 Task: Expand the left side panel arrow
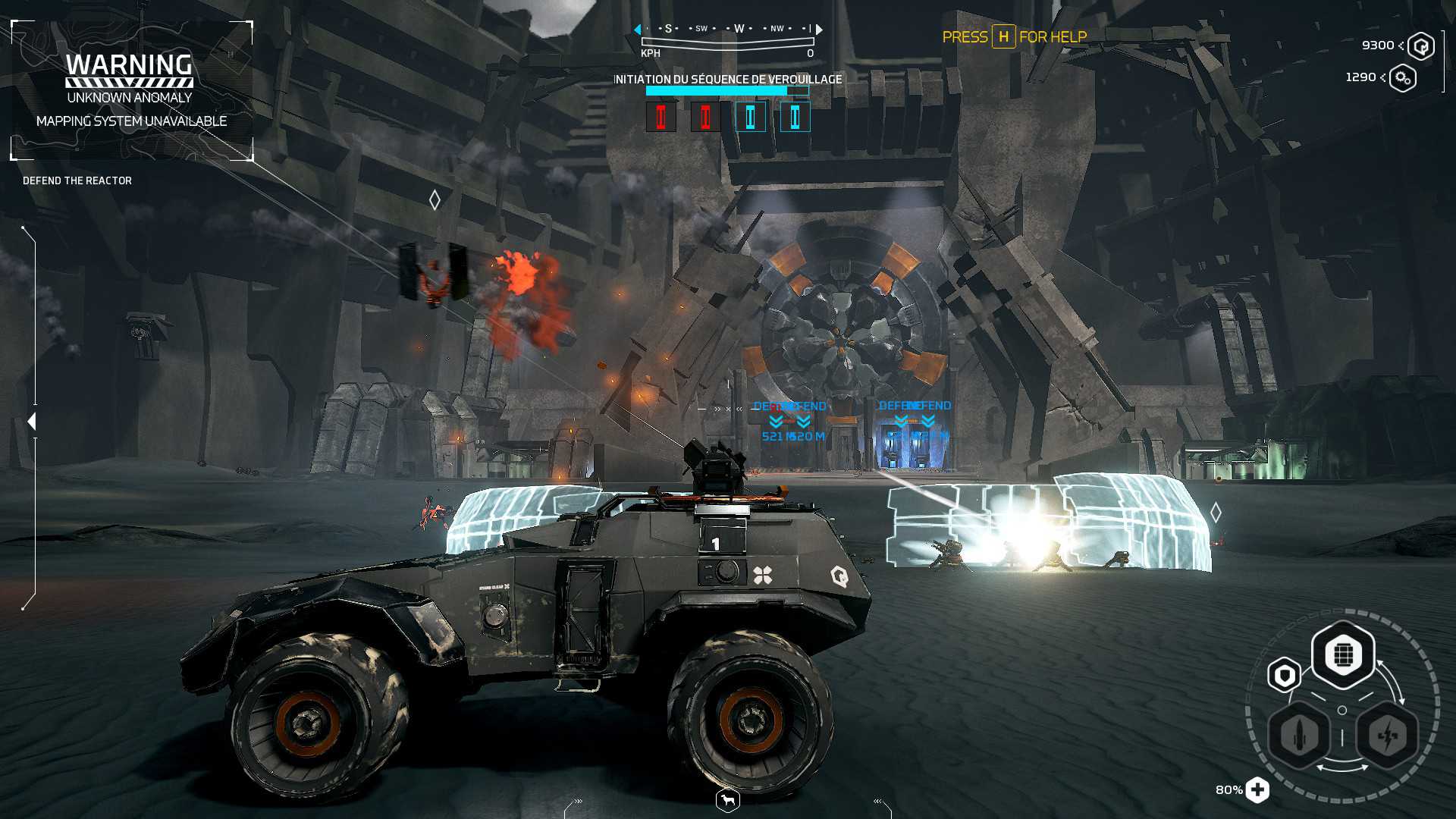[31, 422]
